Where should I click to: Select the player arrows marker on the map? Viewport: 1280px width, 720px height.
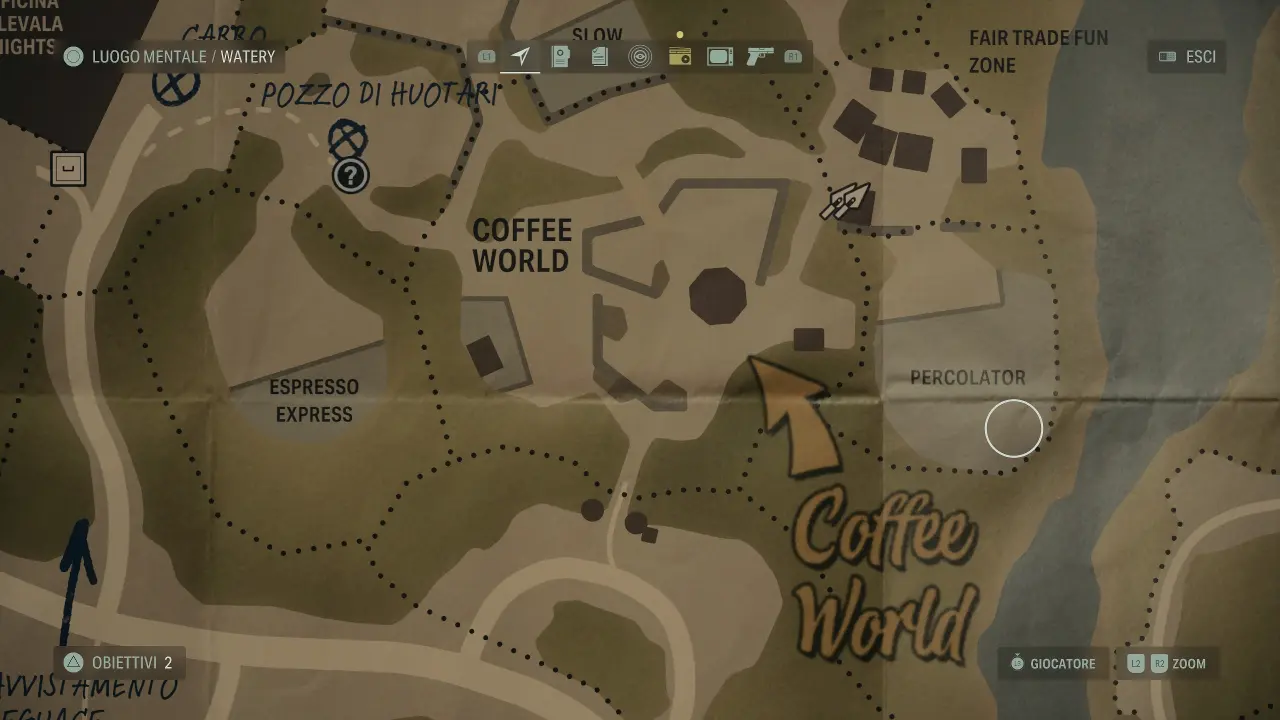pyautogui.click(x=845, y=200)
